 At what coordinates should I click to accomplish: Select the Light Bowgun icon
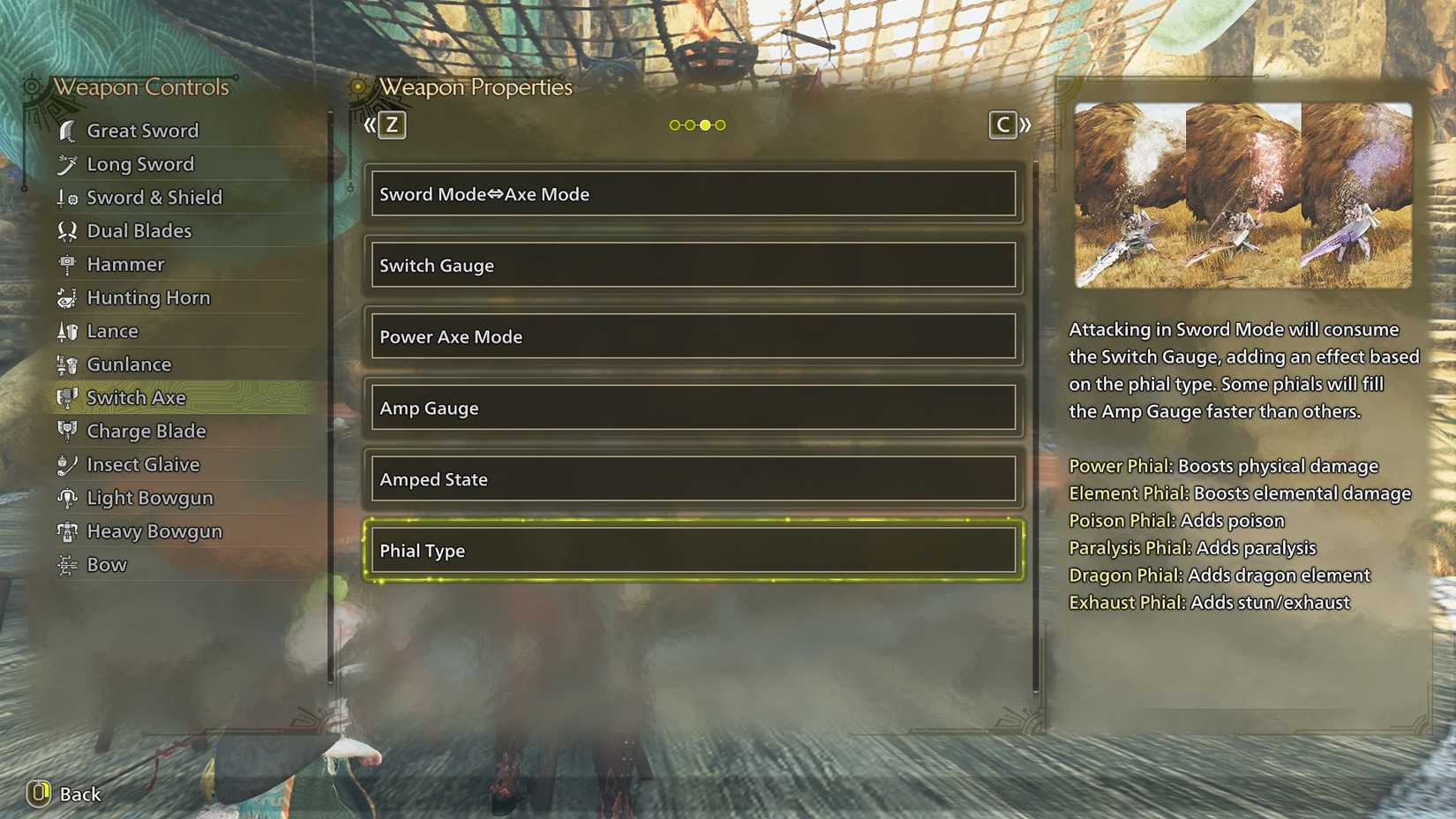(66, 498)
